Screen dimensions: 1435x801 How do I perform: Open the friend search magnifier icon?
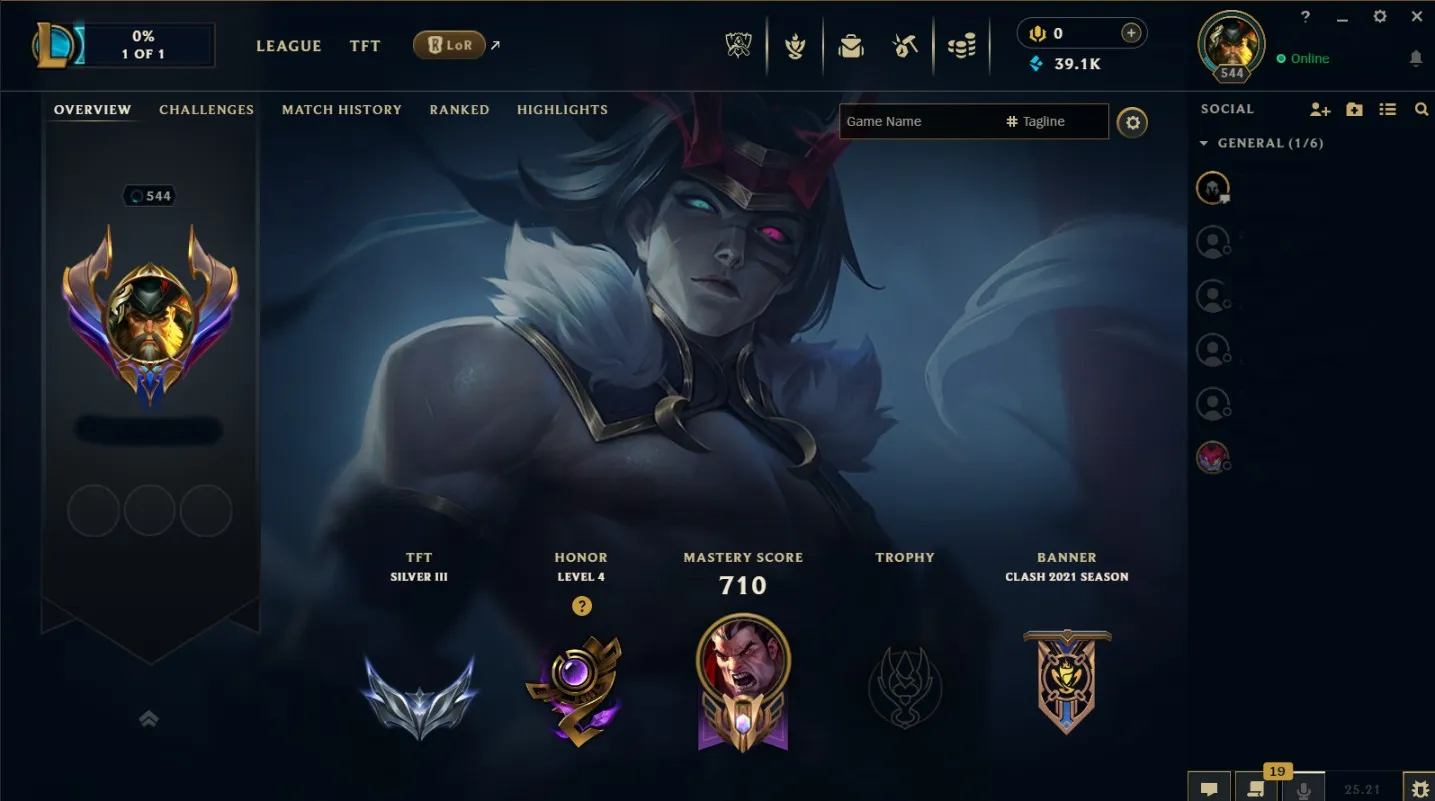click(x=1422, y=109)
